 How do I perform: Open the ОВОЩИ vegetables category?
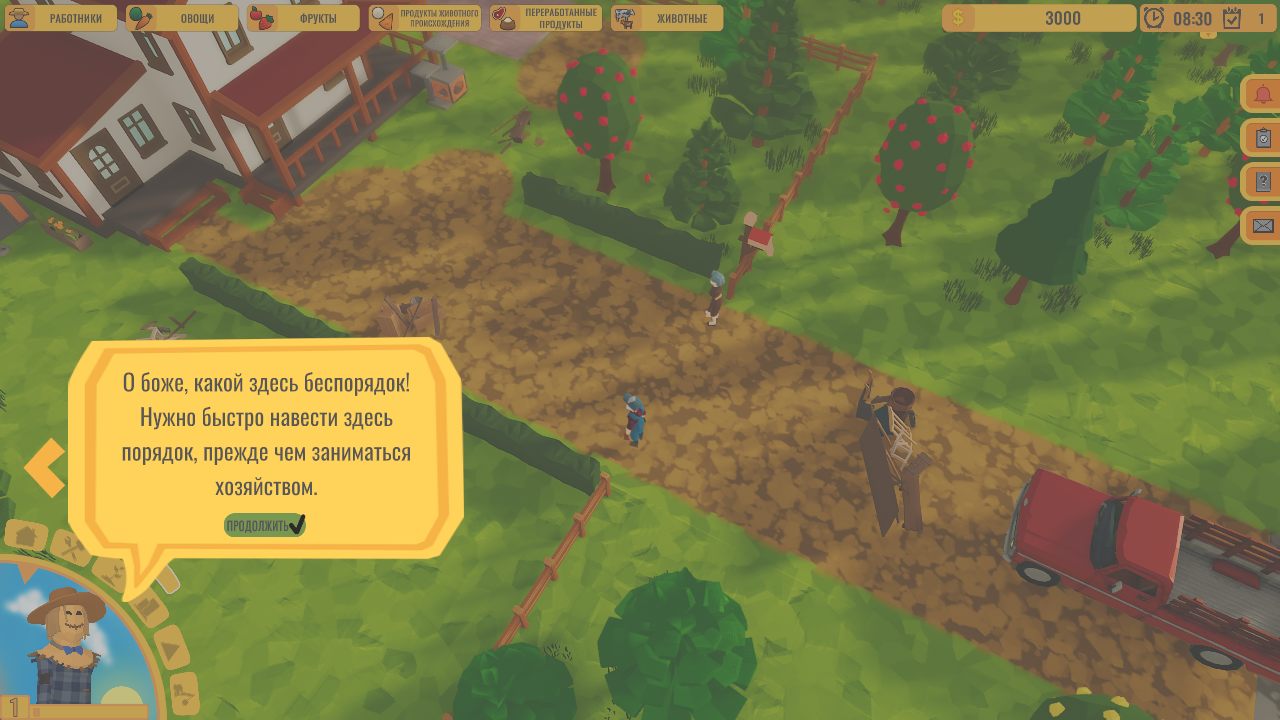point(185,17)
